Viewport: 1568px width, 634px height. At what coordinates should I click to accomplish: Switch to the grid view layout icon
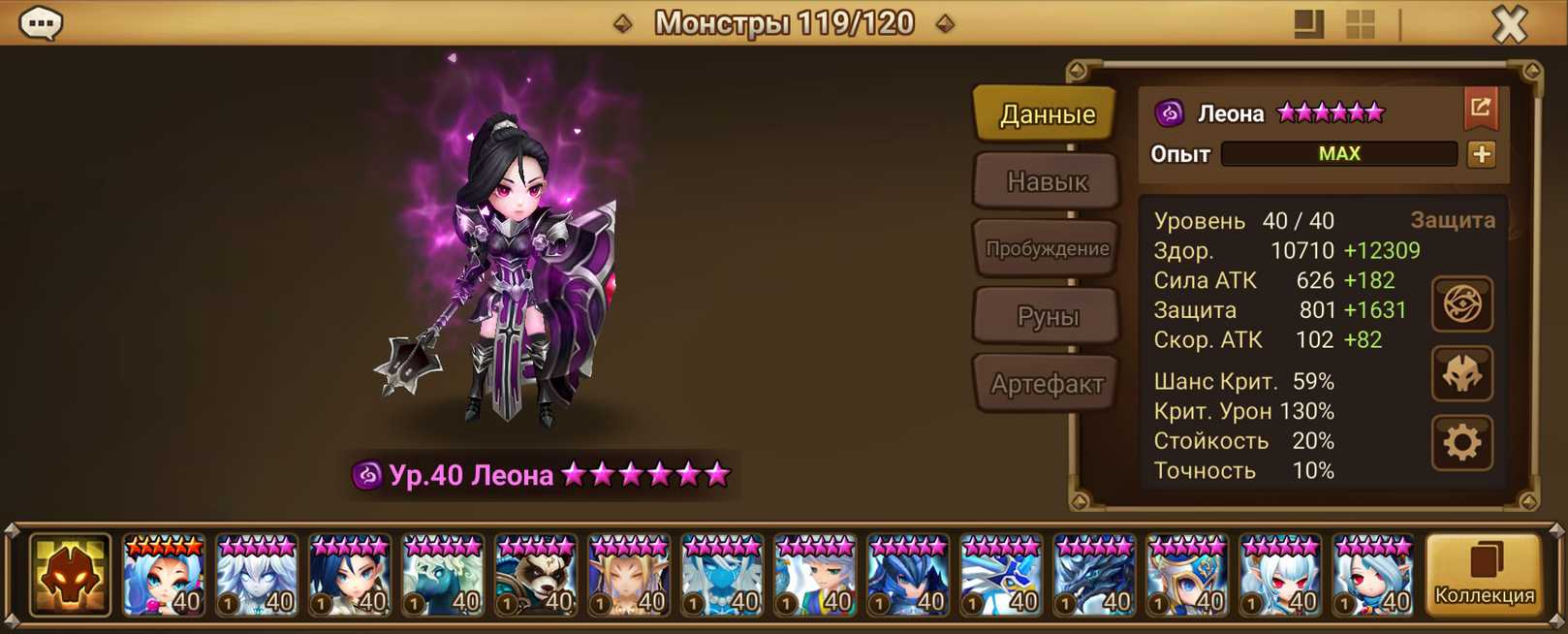point(1361,24)
